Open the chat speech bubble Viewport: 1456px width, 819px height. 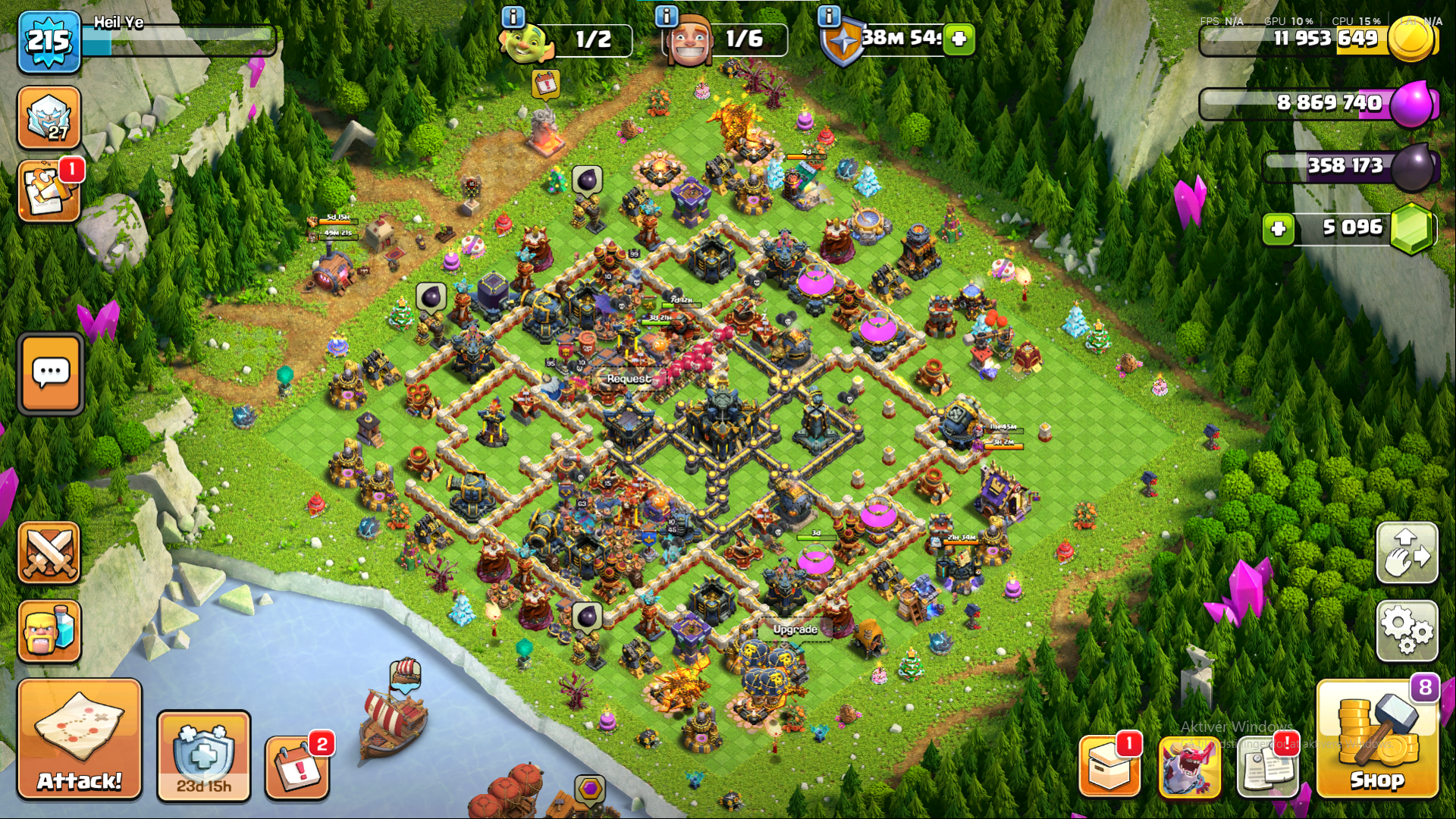[51, 373]
